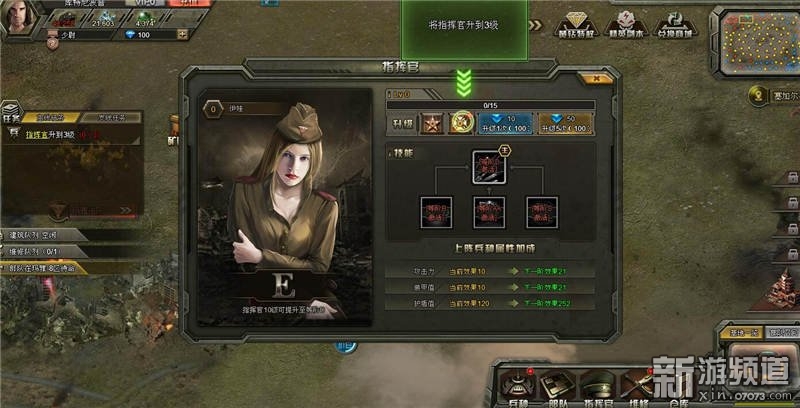Image resolution: width=800 pixels, height=408 pixels.
Task: Click the yellow location pin button
Action: pyautogui.click(x=759, y=95)
